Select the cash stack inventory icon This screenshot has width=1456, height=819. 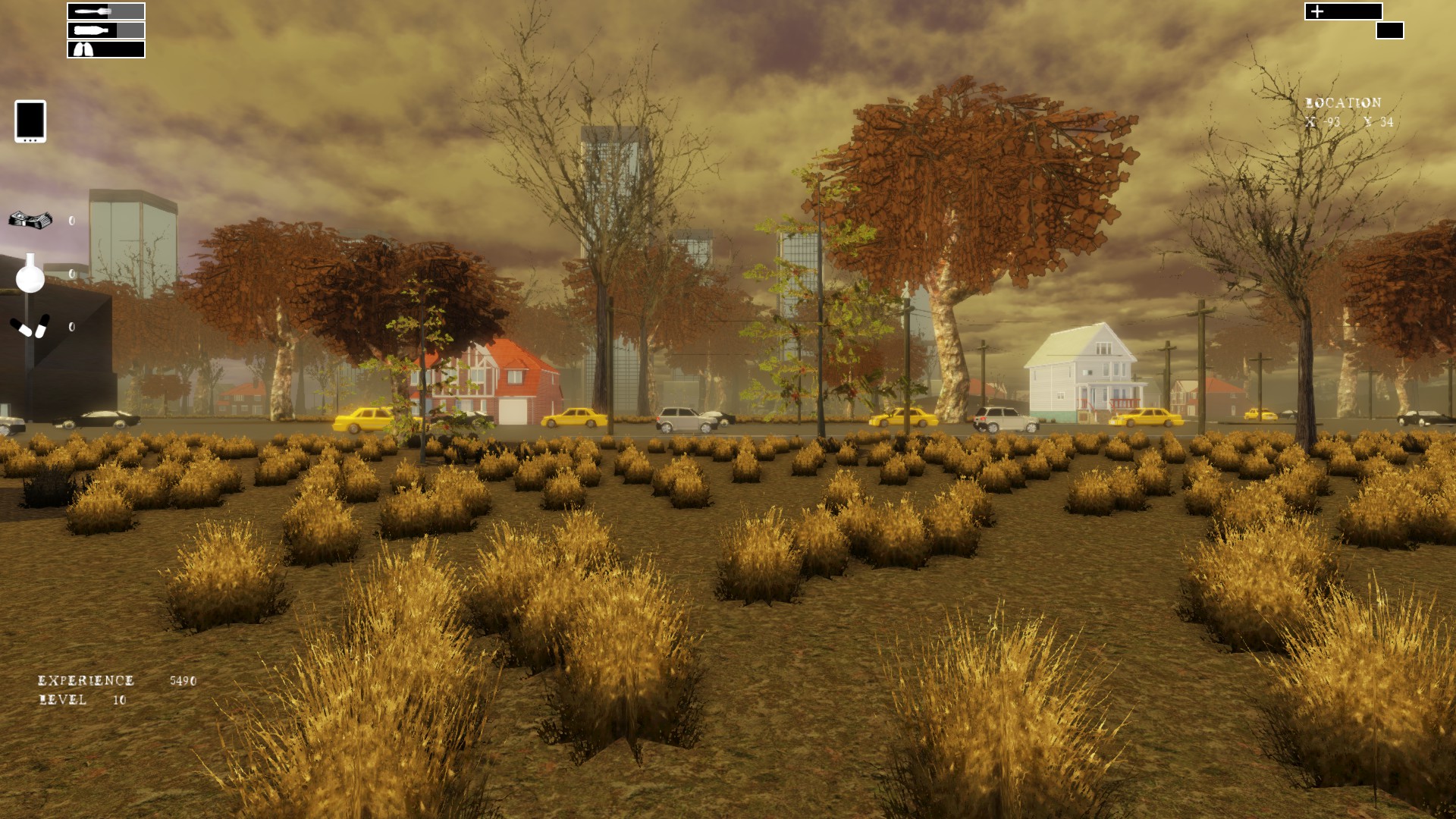[x=29, y=219]
